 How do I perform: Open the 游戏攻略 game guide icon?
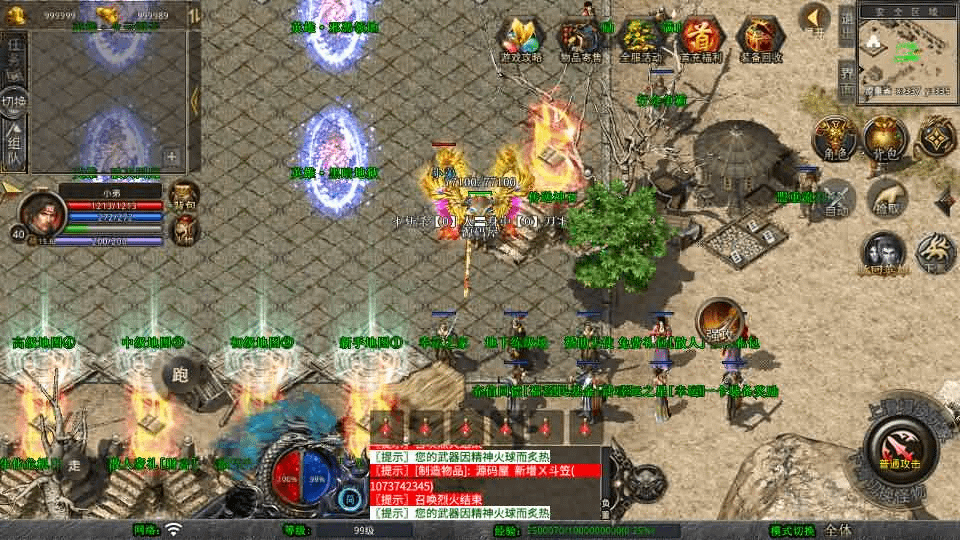tap(521, 39)
